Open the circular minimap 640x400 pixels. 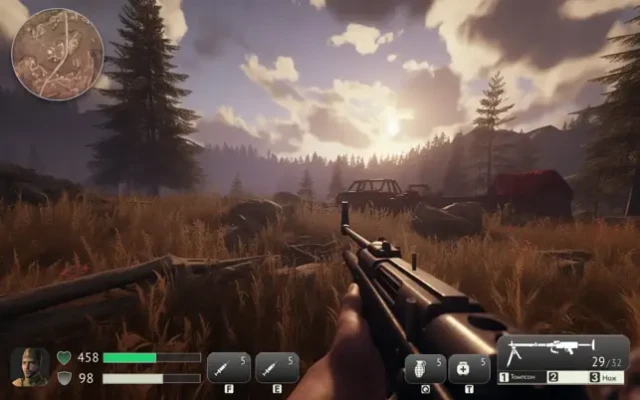tap(57, 54)
